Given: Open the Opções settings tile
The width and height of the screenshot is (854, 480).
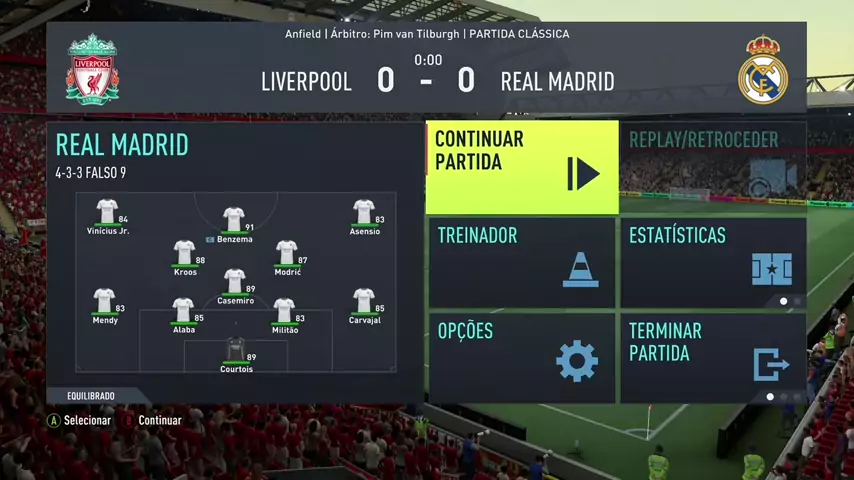Looking at the screenshot, I should tap(522, 357).
